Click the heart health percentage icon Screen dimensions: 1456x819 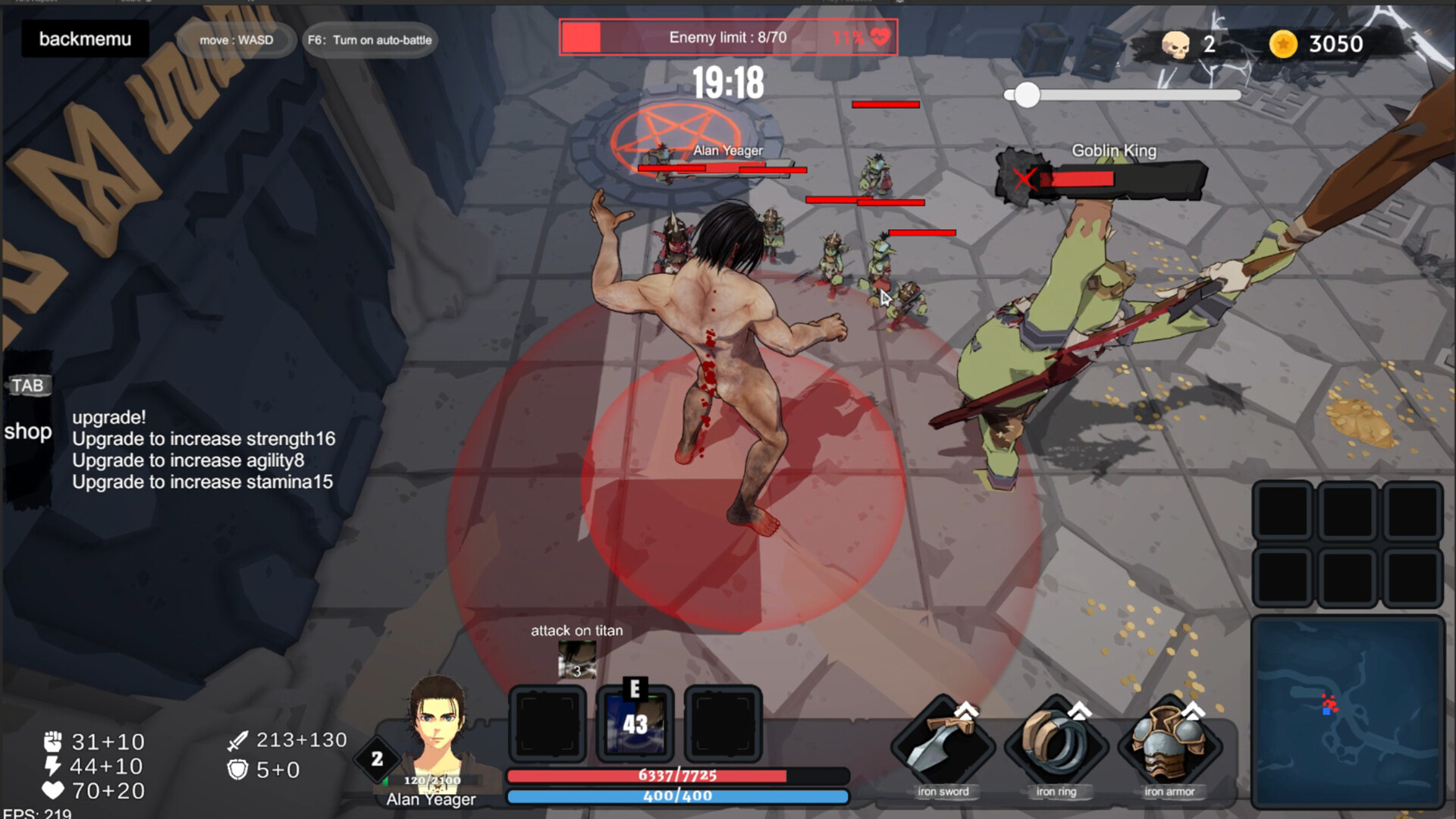point(877,36)
